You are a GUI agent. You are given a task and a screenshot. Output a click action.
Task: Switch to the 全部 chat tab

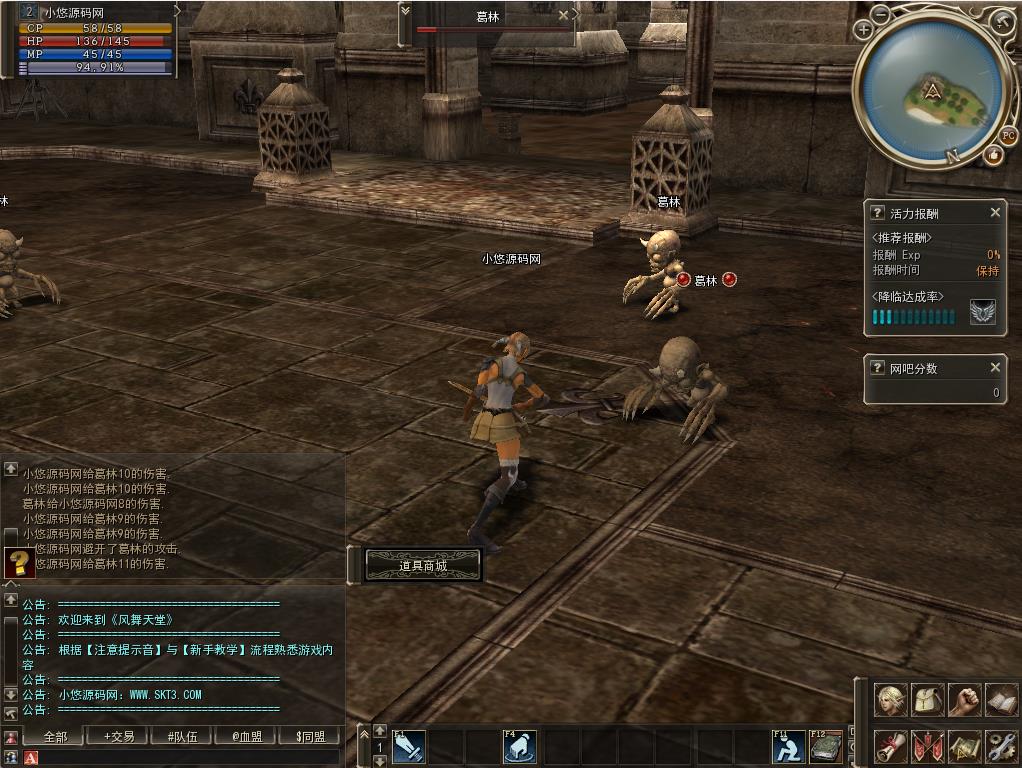55,737
